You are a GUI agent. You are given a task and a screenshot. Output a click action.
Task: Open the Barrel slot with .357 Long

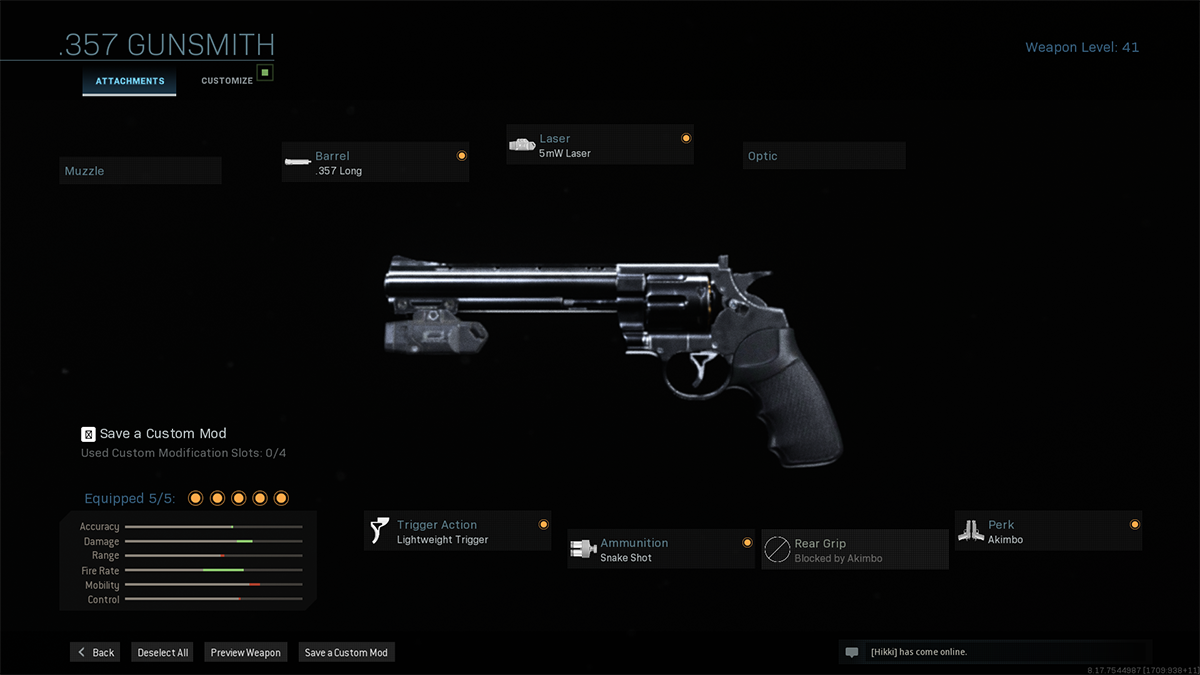(x=375, y=163)
